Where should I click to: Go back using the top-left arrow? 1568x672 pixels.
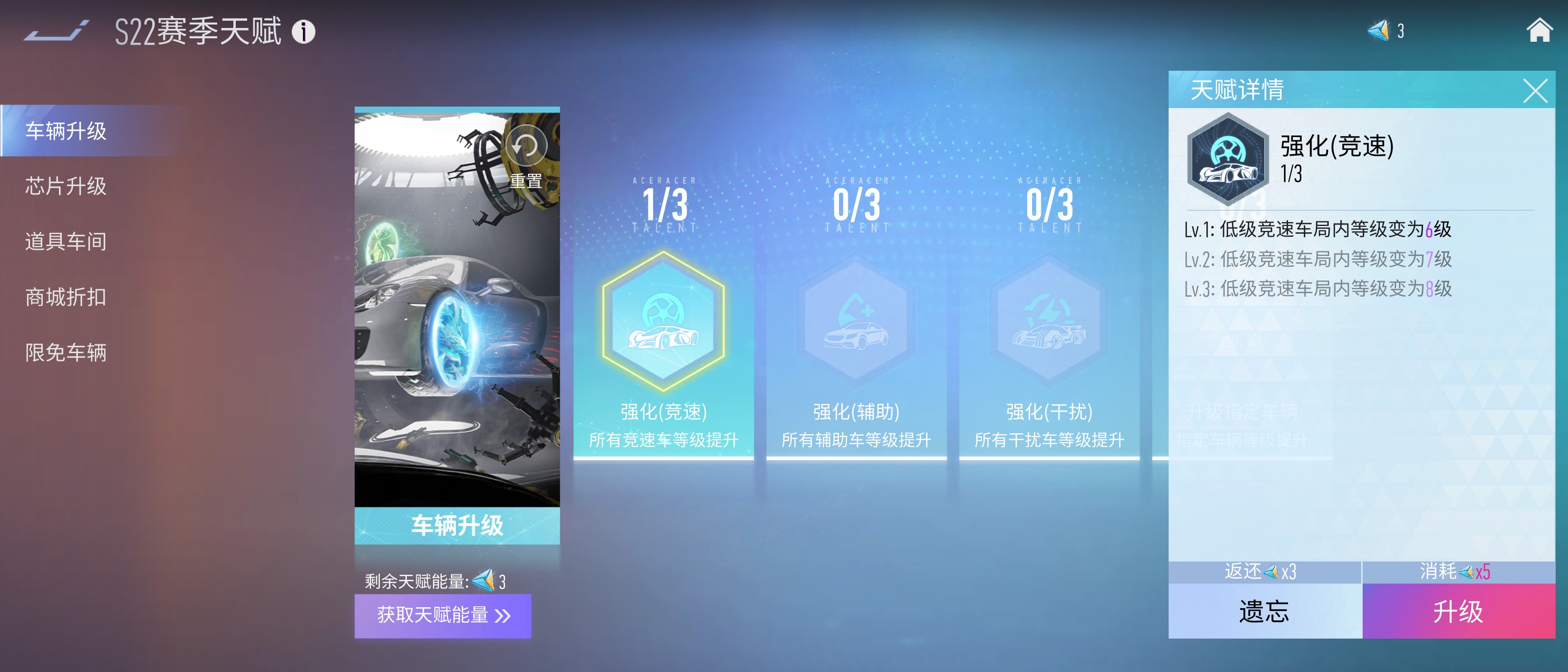tap(56, 31)
